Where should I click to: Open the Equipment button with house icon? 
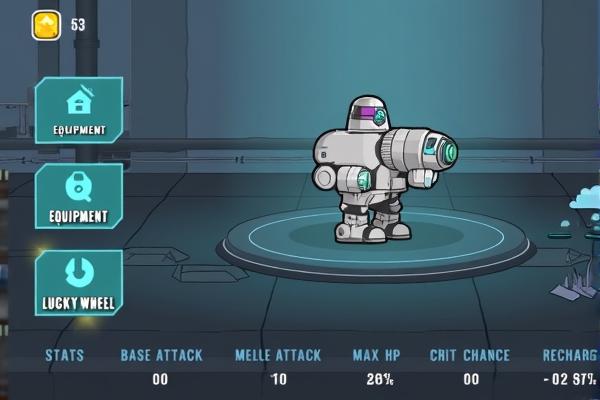[x=79, y=109]
